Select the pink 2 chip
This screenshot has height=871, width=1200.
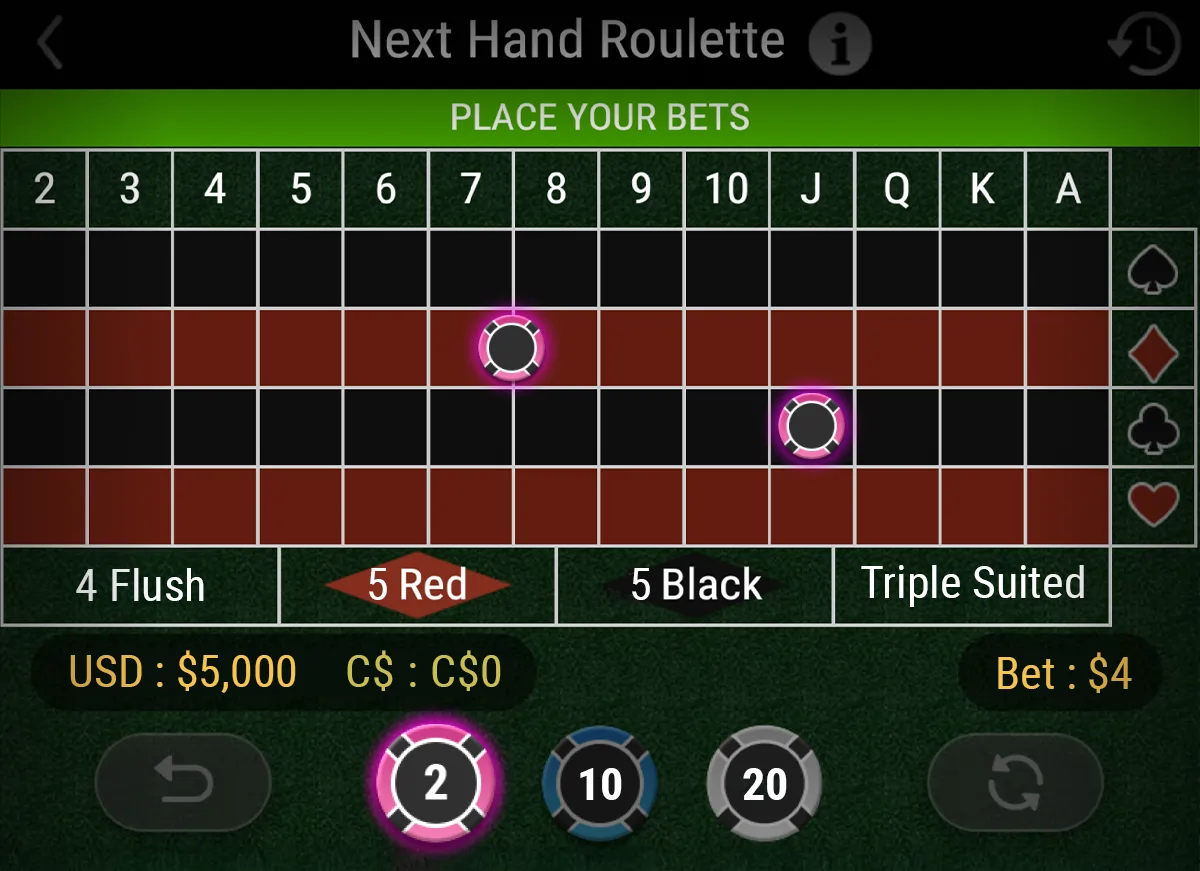coord(435,783)
